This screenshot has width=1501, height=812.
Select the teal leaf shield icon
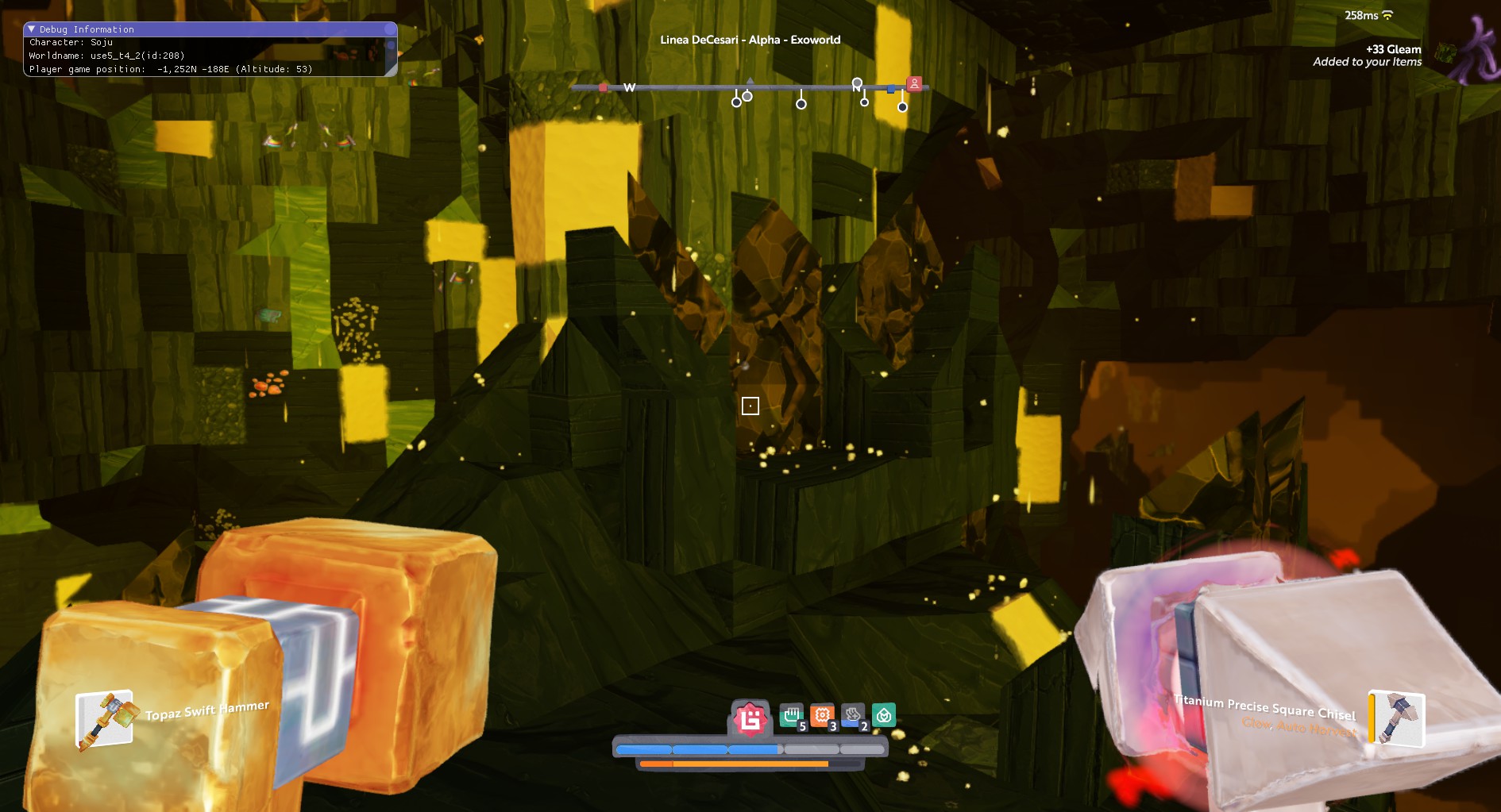pyautogui.click(x=884, y=715)
